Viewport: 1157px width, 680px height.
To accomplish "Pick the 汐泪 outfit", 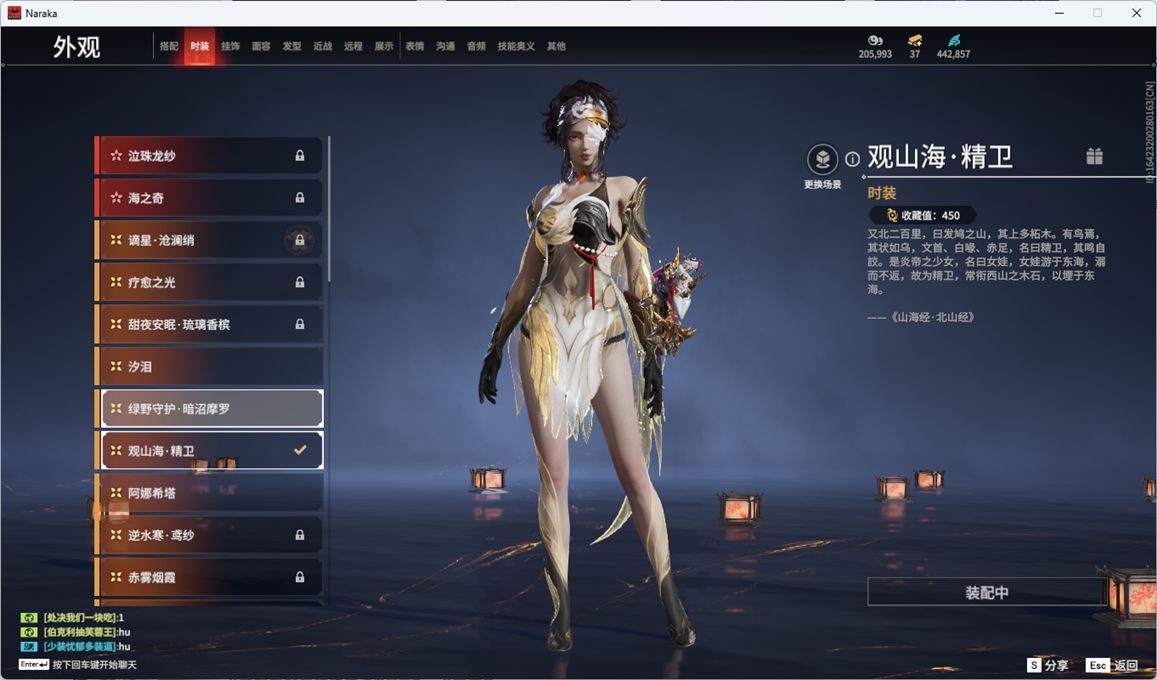I will click(x=210, y=367).
